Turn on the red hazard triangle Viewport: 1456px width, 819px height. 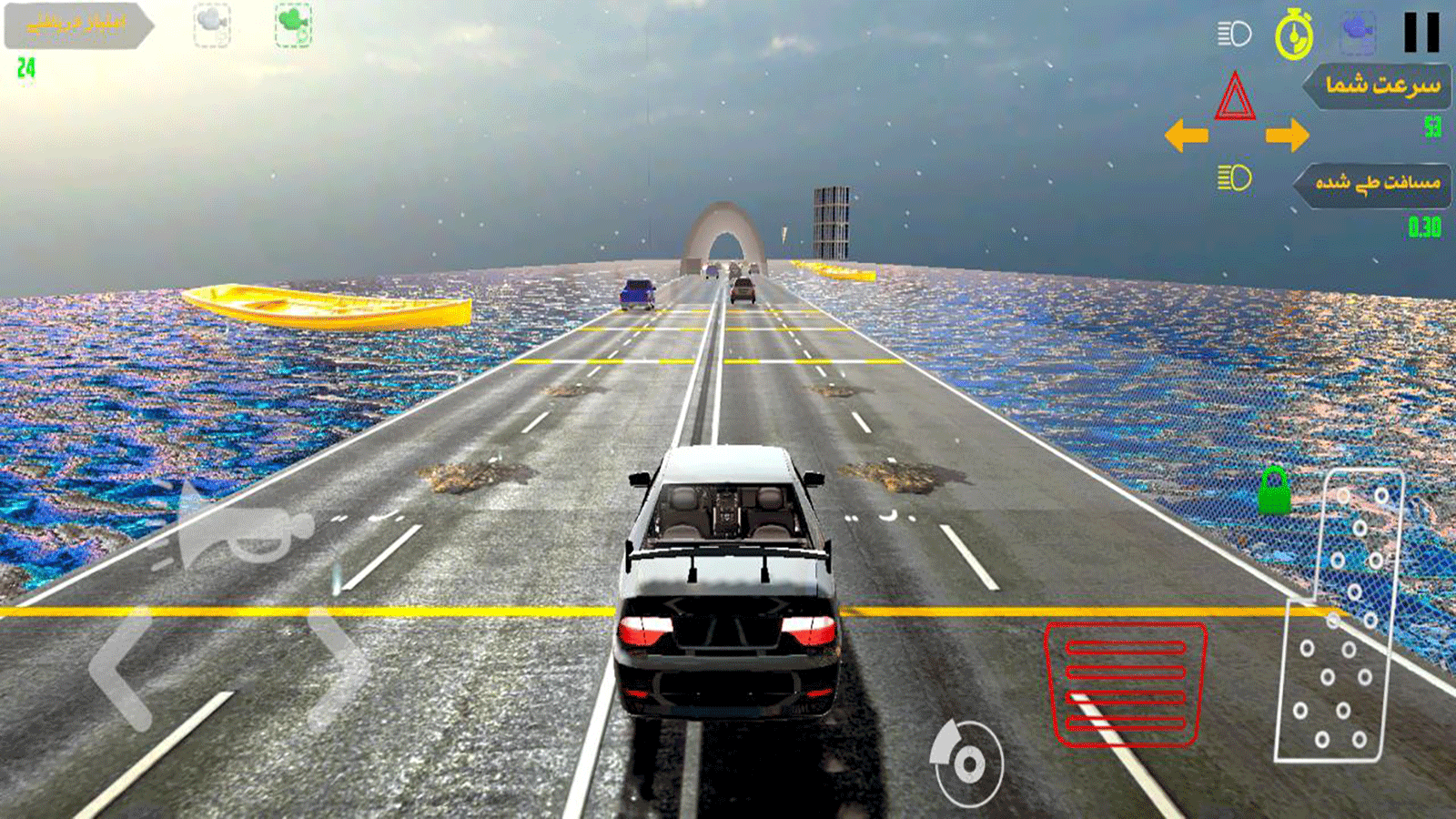point(1235,97)
